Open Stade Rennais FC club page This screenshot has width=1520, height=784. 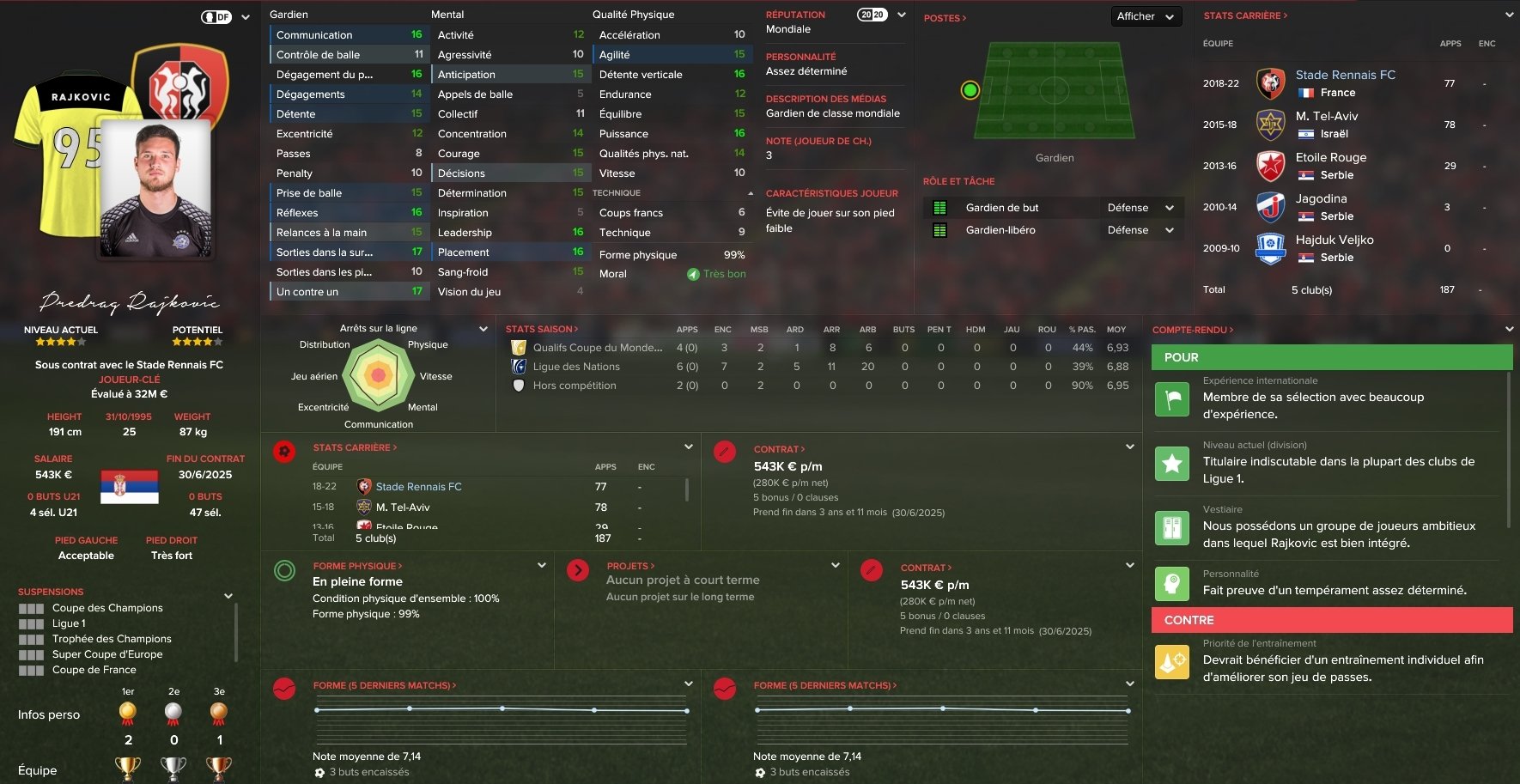pos(1345,75)
